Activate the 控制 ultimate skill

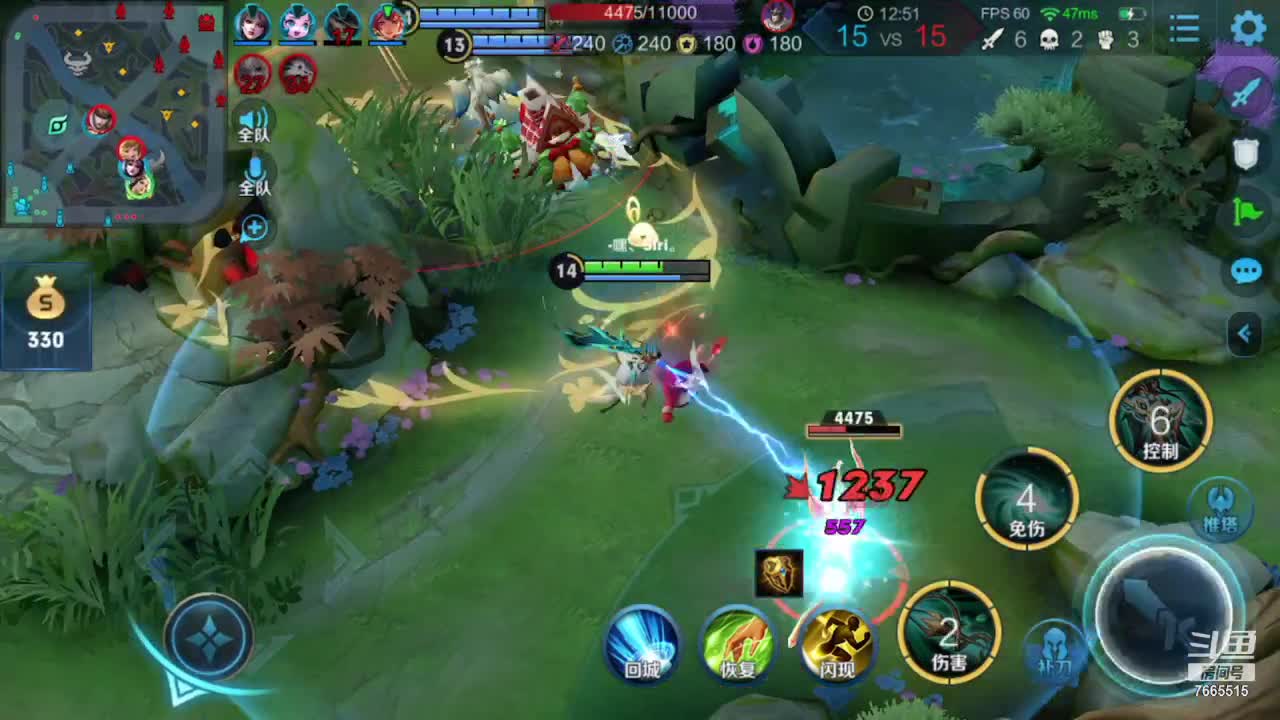pos(1160,421)
